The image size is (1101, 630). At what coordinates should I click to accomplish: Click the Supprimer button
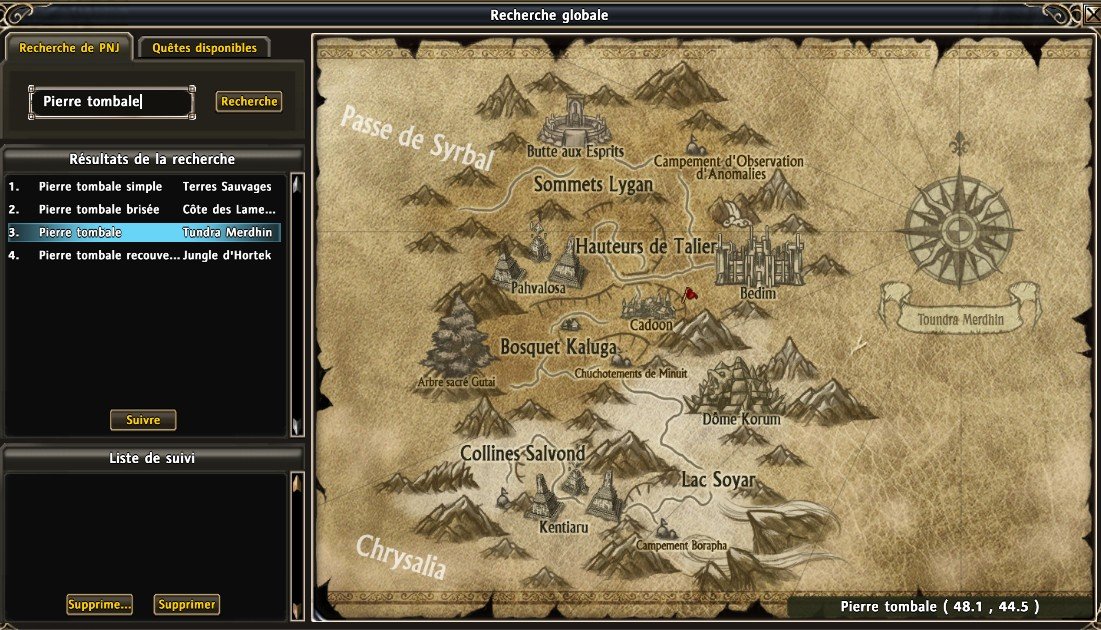[187, 605]
